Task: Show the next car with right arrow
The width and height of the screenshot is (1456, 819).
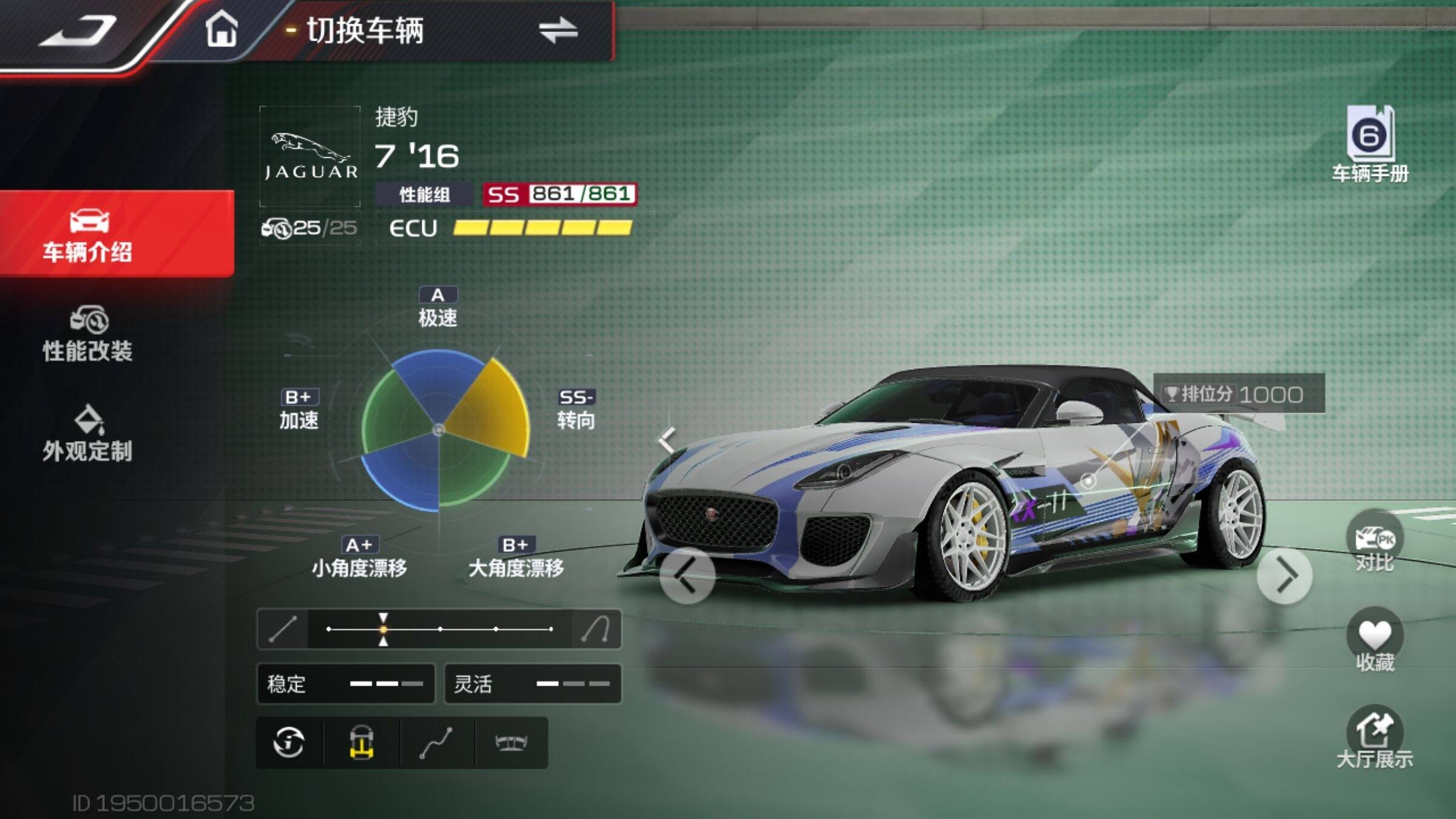Action: 1284,576
